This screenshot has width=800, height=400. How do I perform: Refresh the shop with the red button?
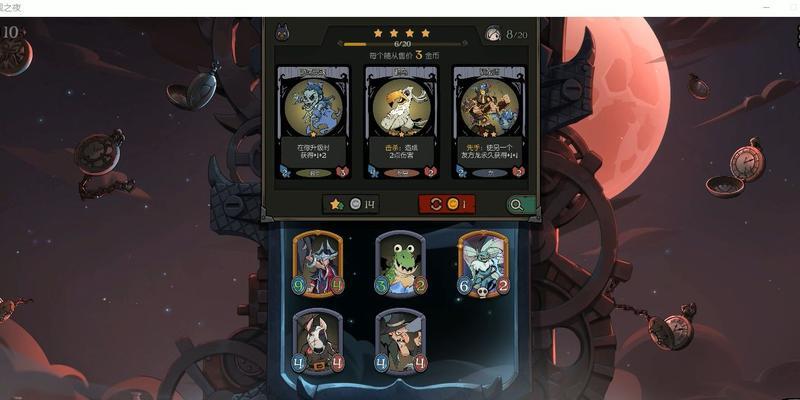tap(446, 204)
